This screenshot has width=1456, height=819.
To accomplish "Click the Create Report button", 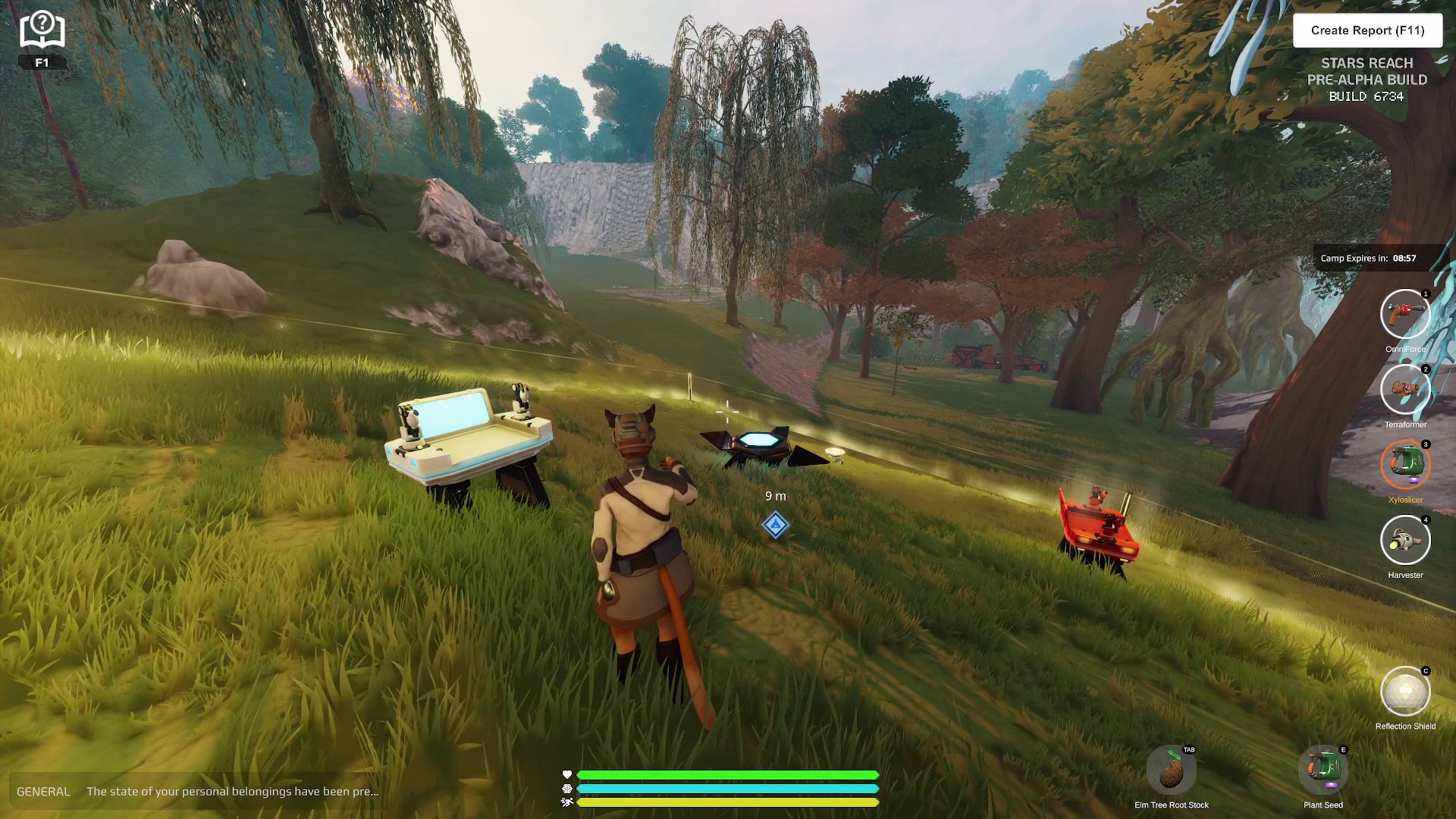I will pos(1367,30).
